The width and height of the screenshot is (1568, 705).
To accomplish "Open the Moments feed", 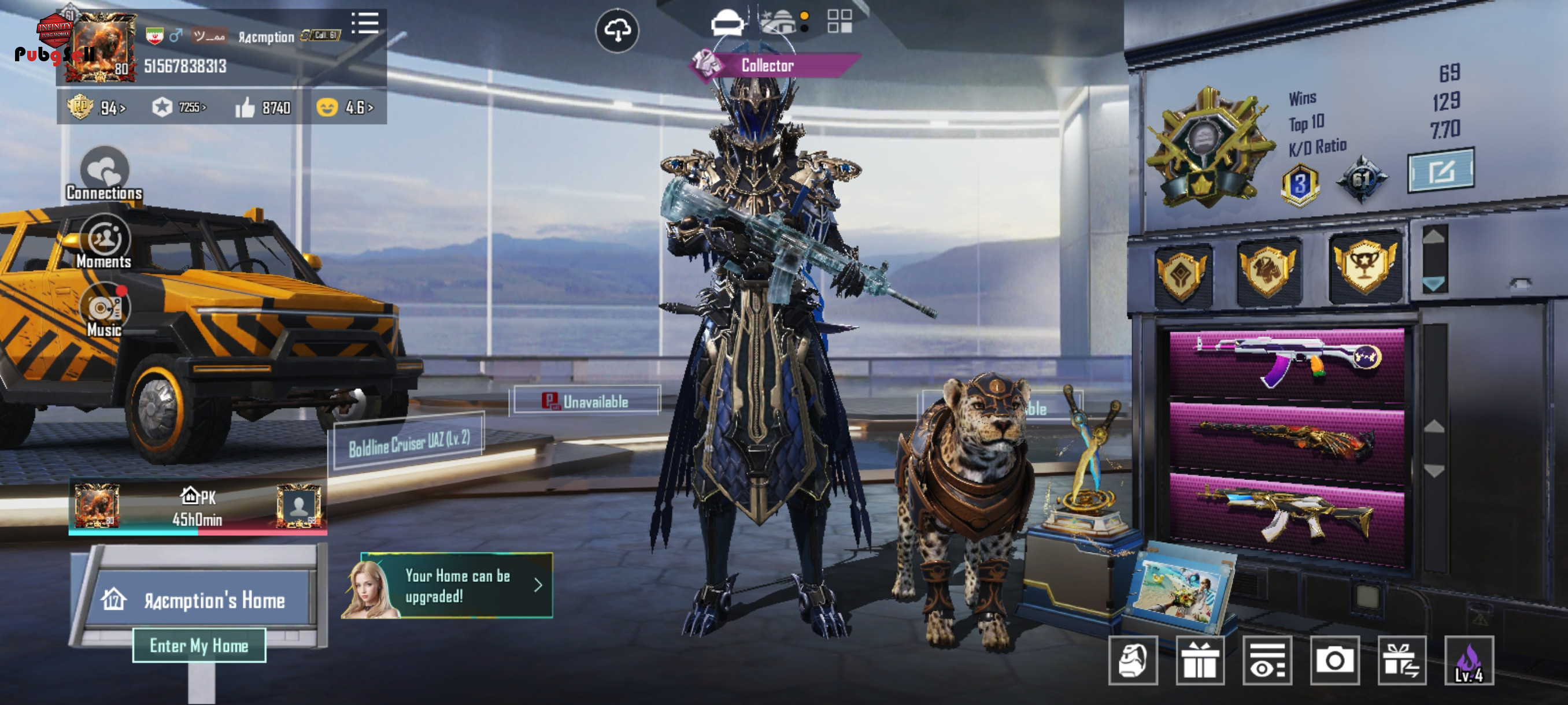I will click(104, 243).
